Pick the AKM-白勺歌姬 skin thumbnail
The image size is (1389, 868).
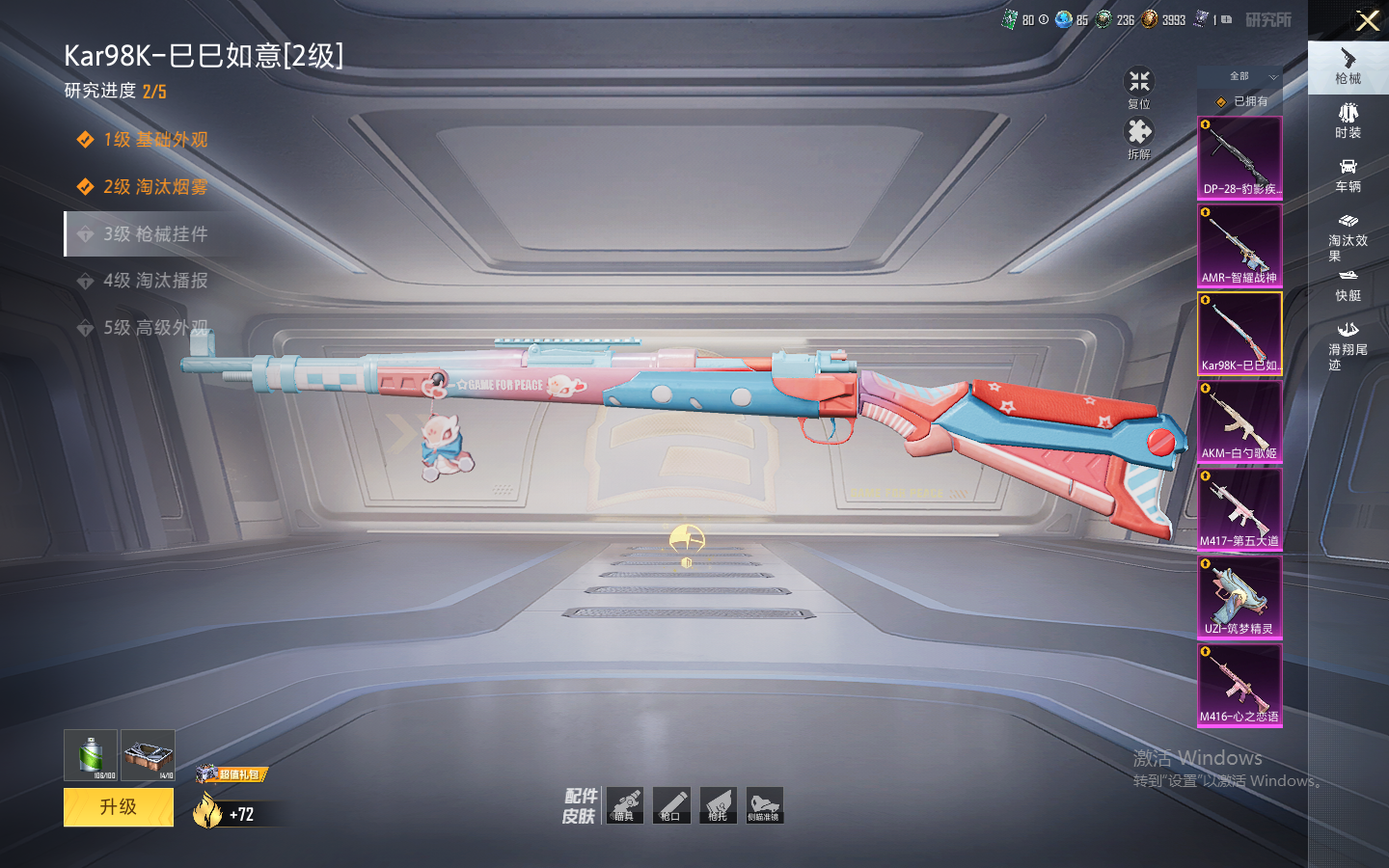click(1239, 421)
